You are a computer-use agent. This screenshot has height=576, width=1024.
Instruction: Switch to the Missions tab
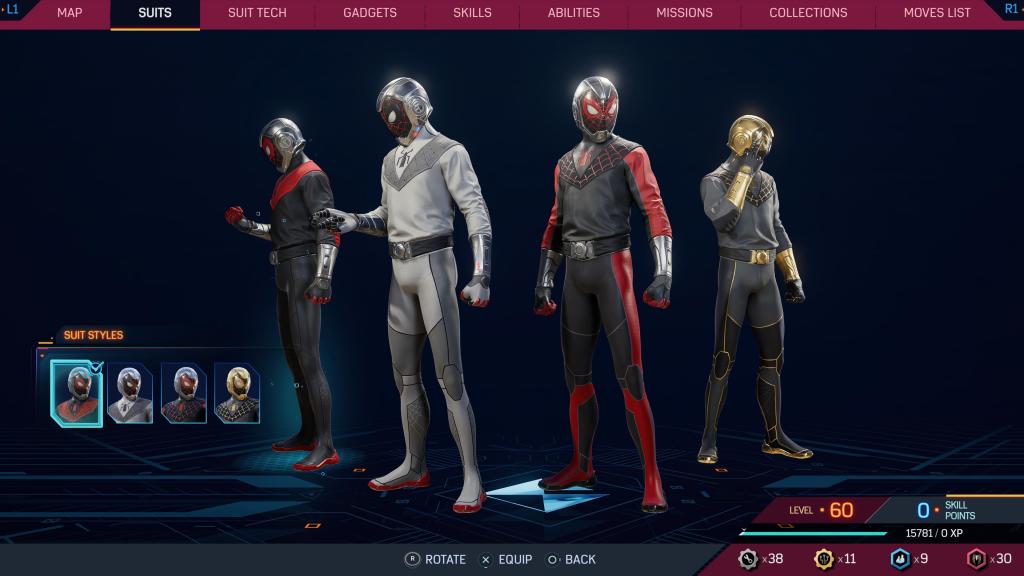pyautogui.click(x=684, y=13)
